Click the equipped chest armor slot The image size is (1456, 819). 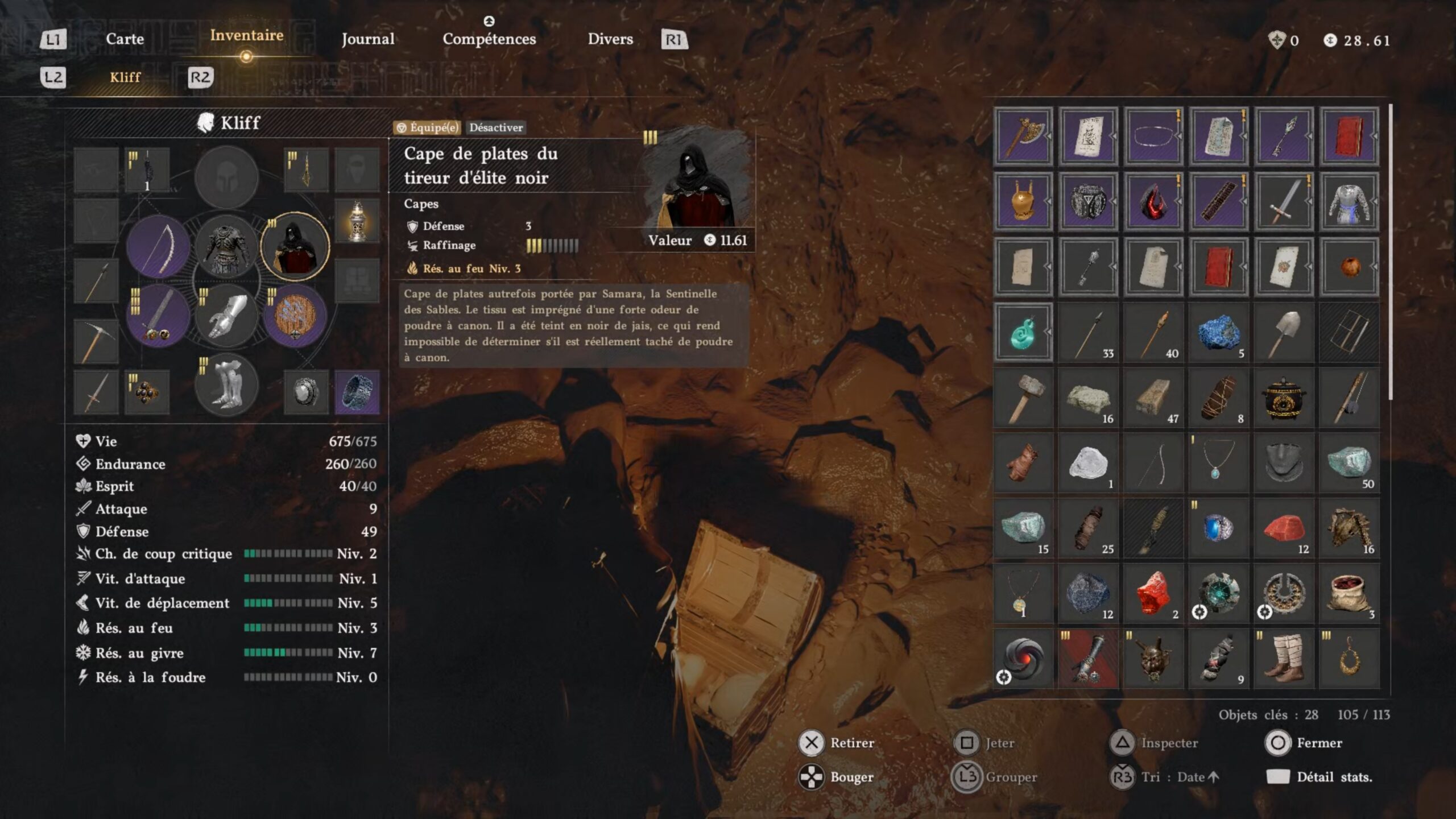(226, 247)
